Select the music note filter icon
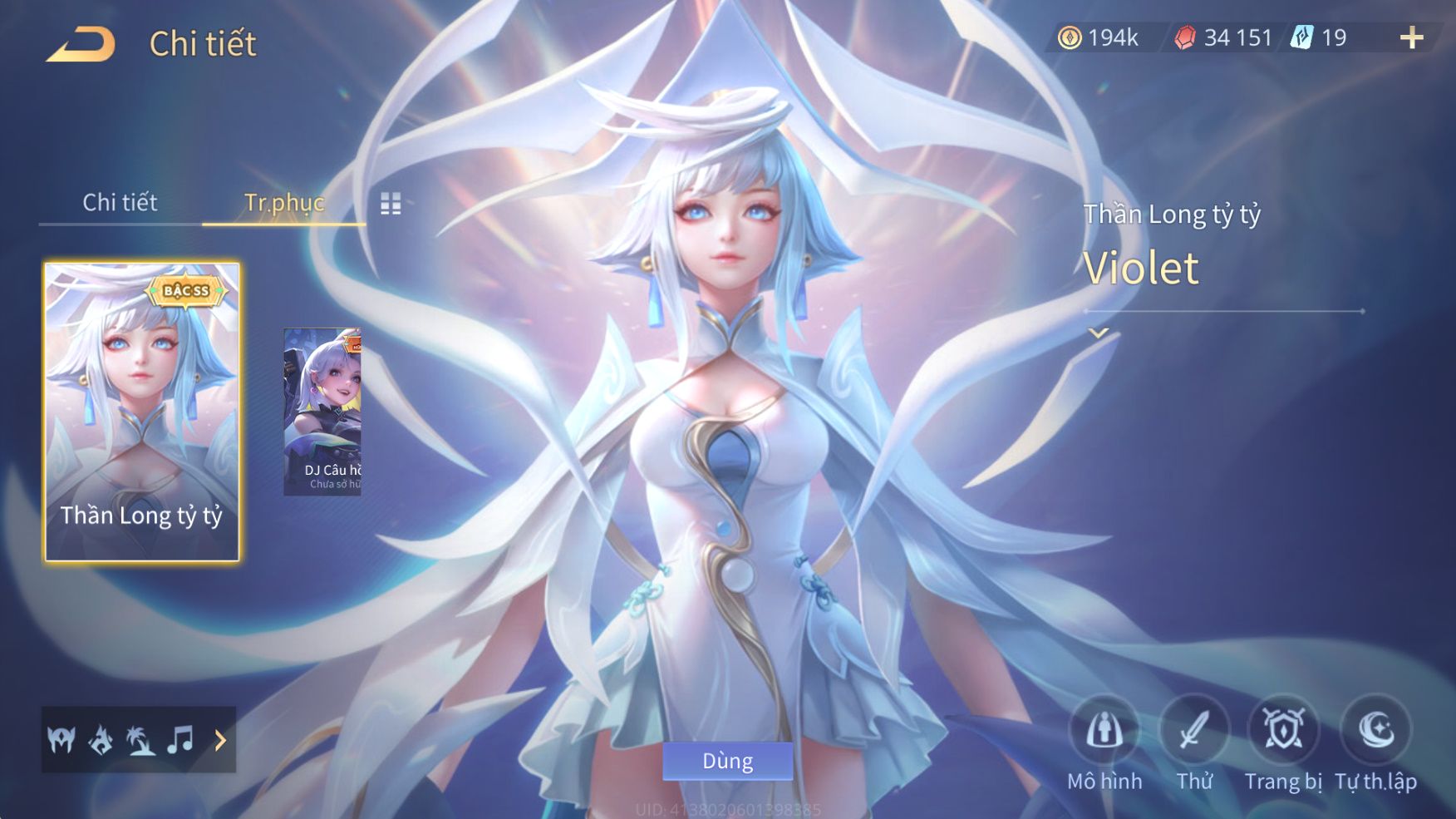 (x=180, y=739)
